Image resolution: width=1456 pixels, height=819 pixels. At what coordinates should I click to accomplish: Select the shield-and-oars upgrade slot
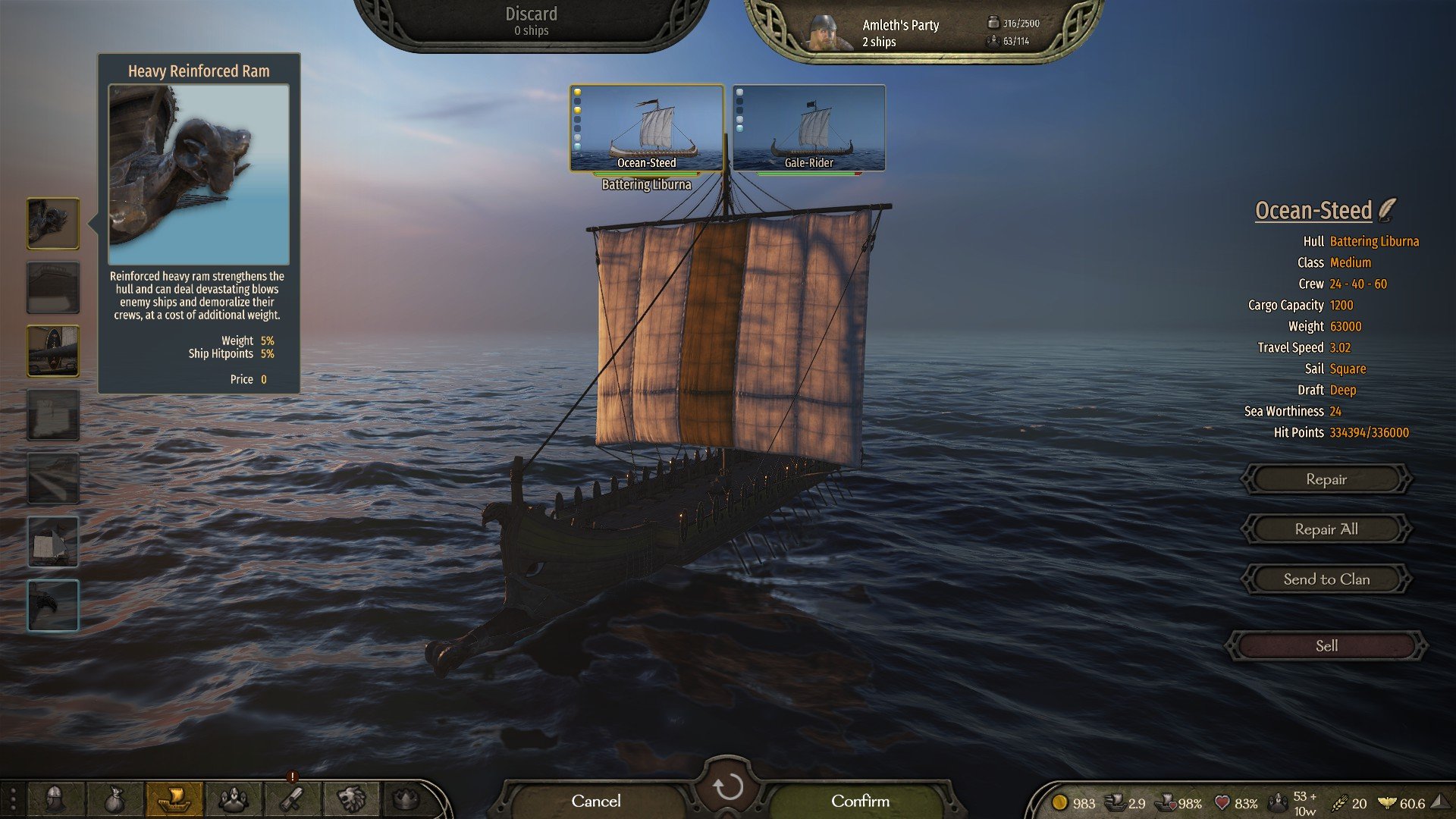click(x=53, y=351)
